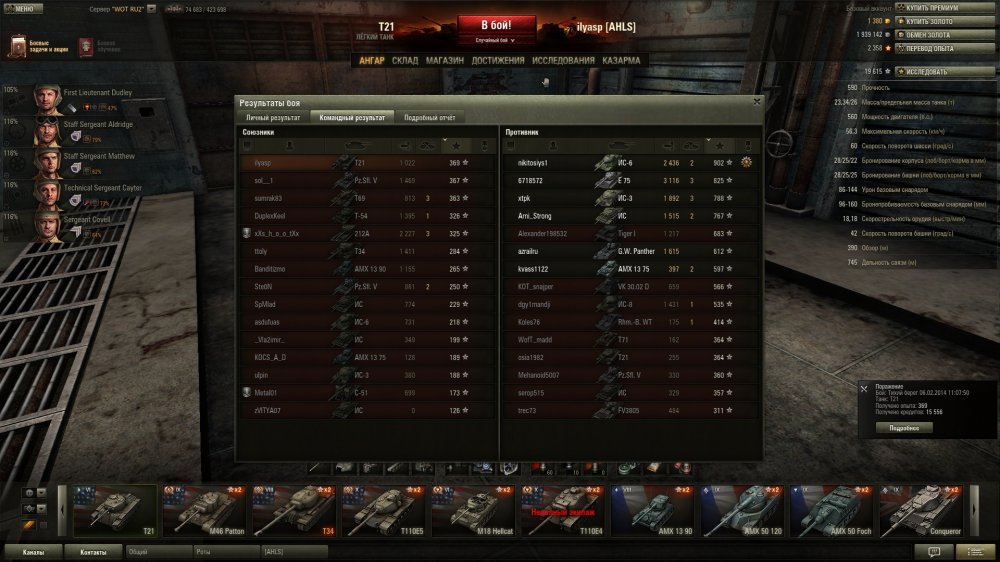The image size is (1000, 562).
Task: Show the «Достижения» section
Action: click(498, 60)
